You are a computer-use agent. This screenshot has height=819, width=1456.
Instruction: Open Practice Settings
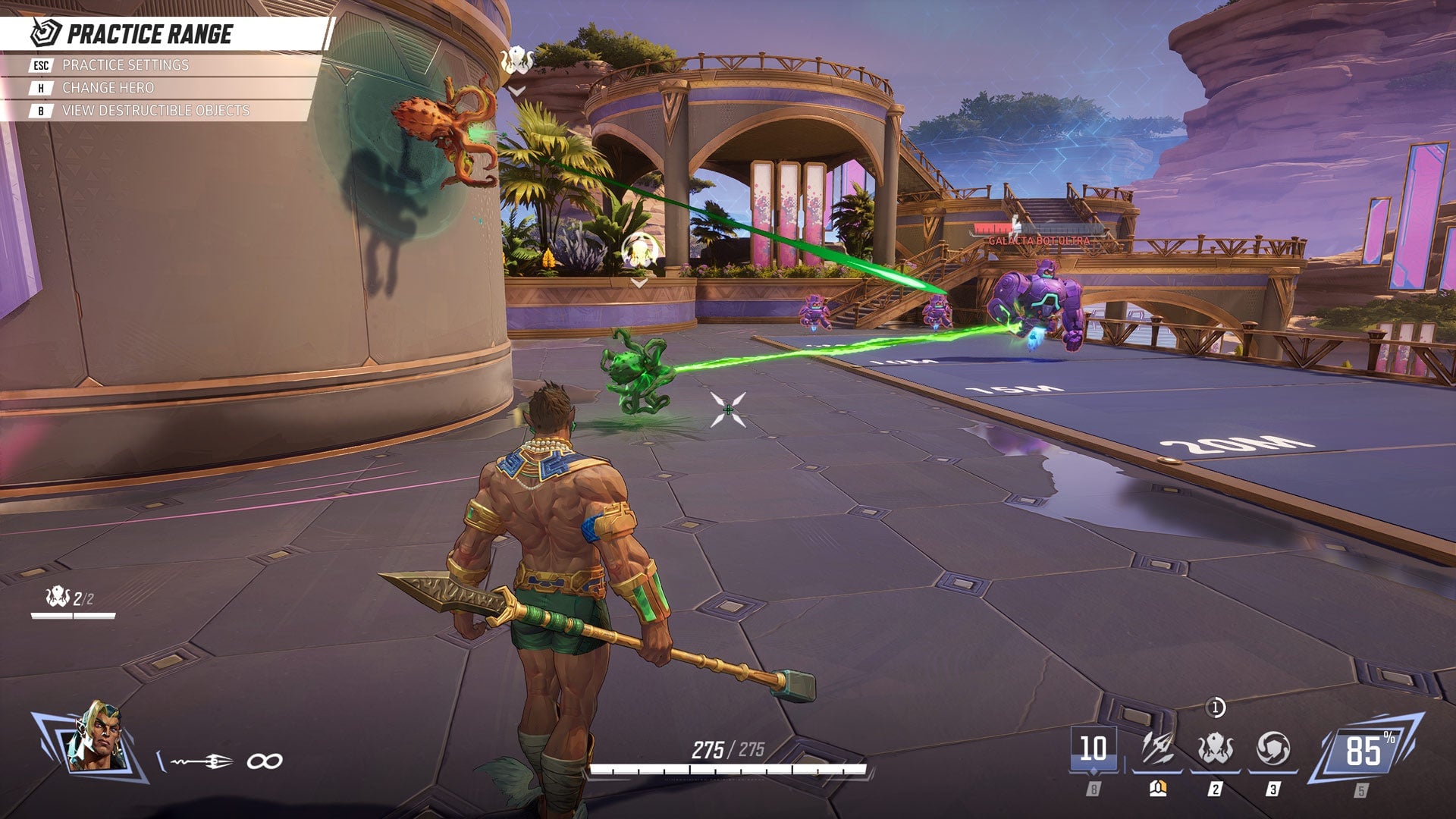click(x=121, y=66)
